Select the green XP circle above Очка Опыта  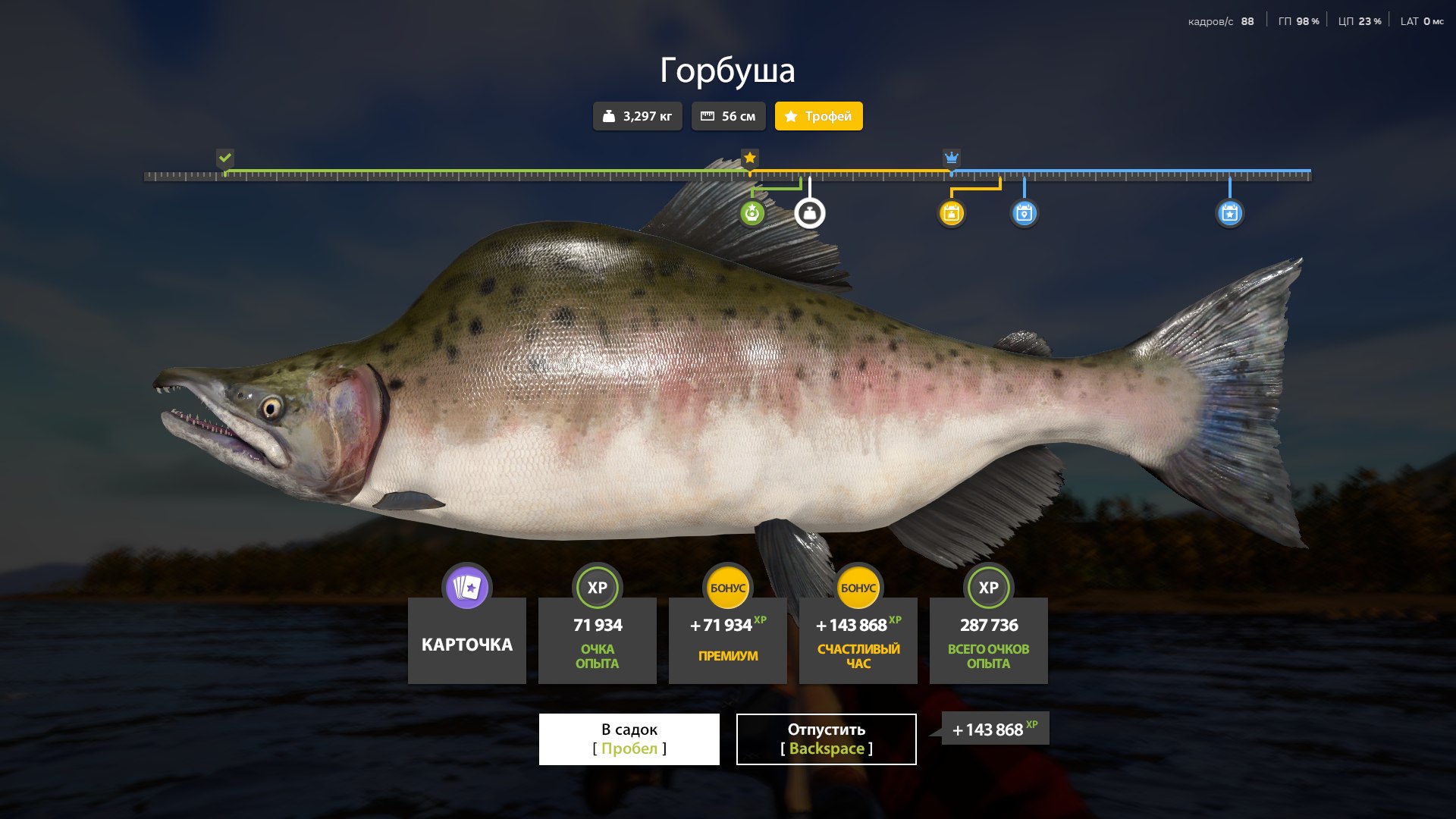tap(598, 587)
